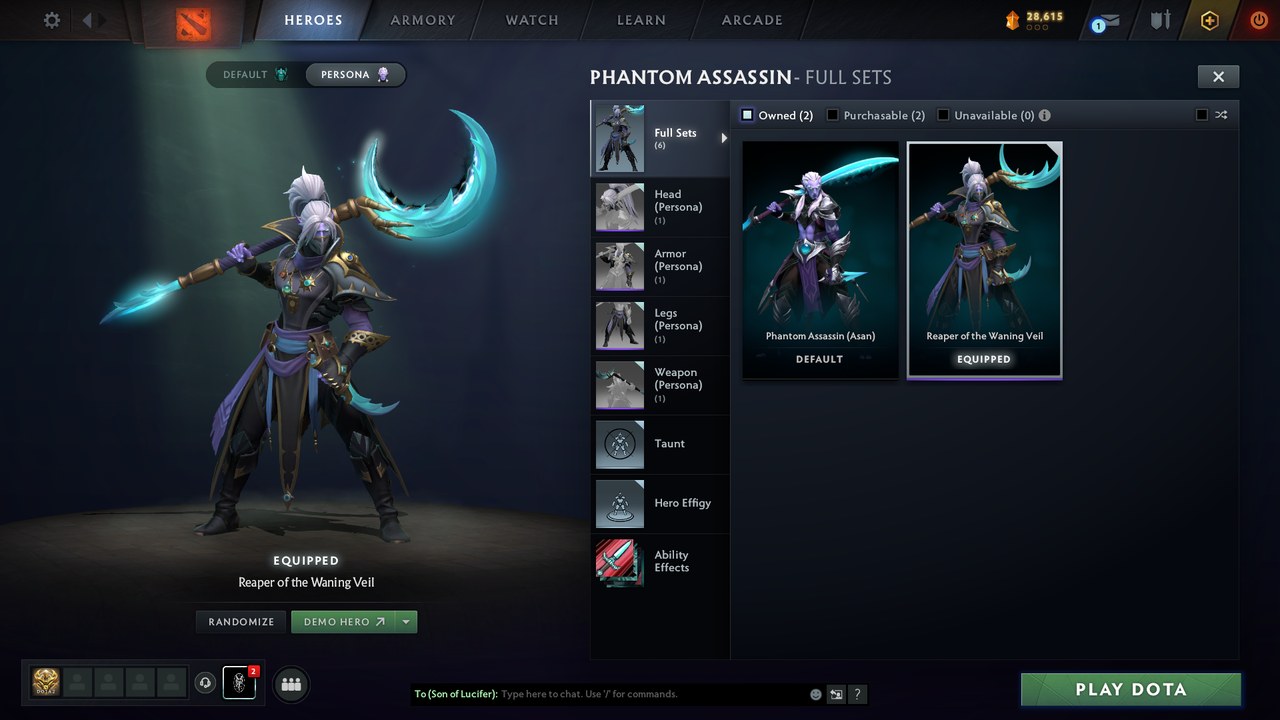The image size is (1280, 720).
Task: Open the Dota Plus hexagon icon
Action: (x=1208, y=20)
